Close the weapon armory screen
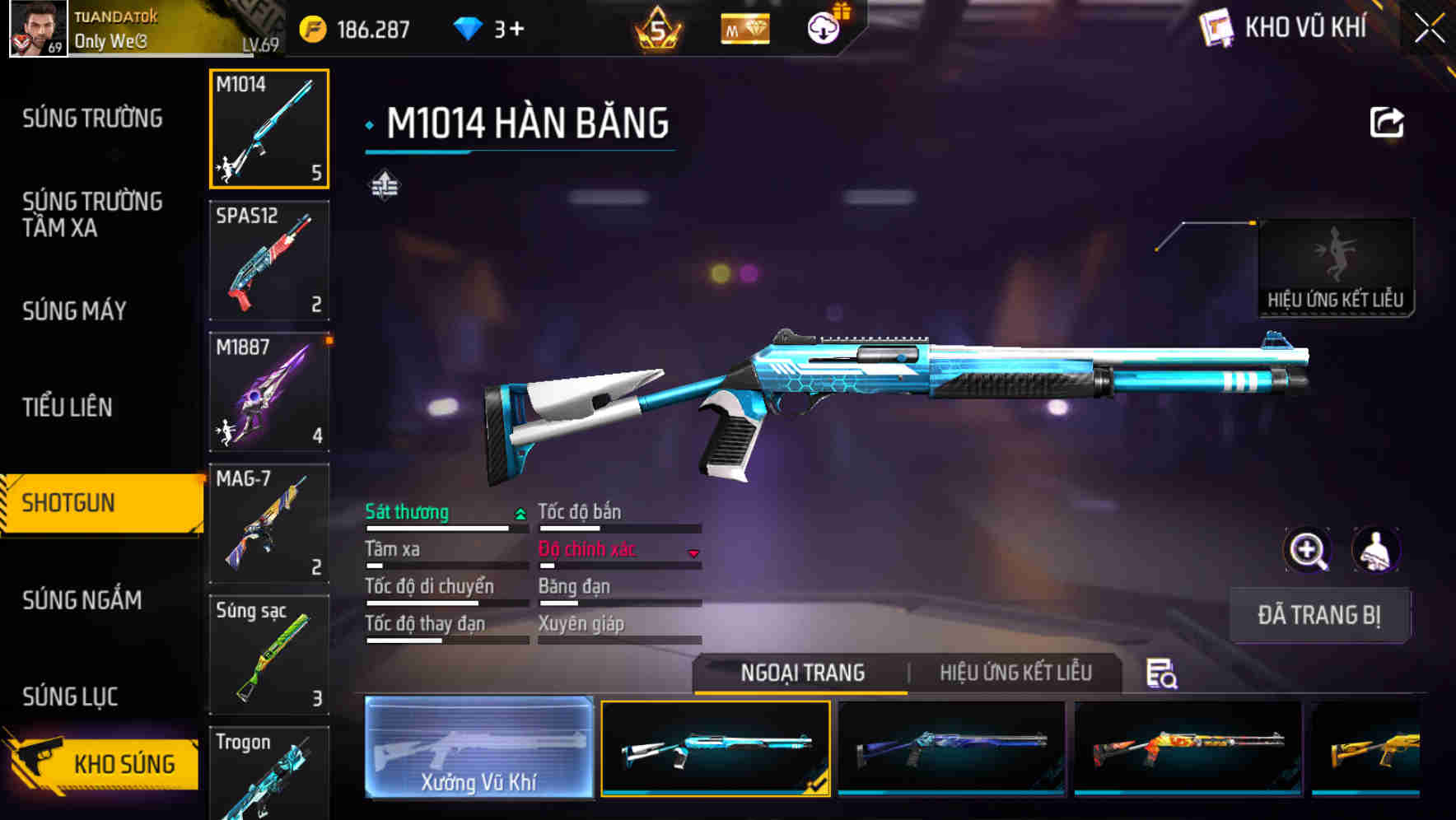The height and width of the screenshot is (820, 1456). coord(1429,29)
